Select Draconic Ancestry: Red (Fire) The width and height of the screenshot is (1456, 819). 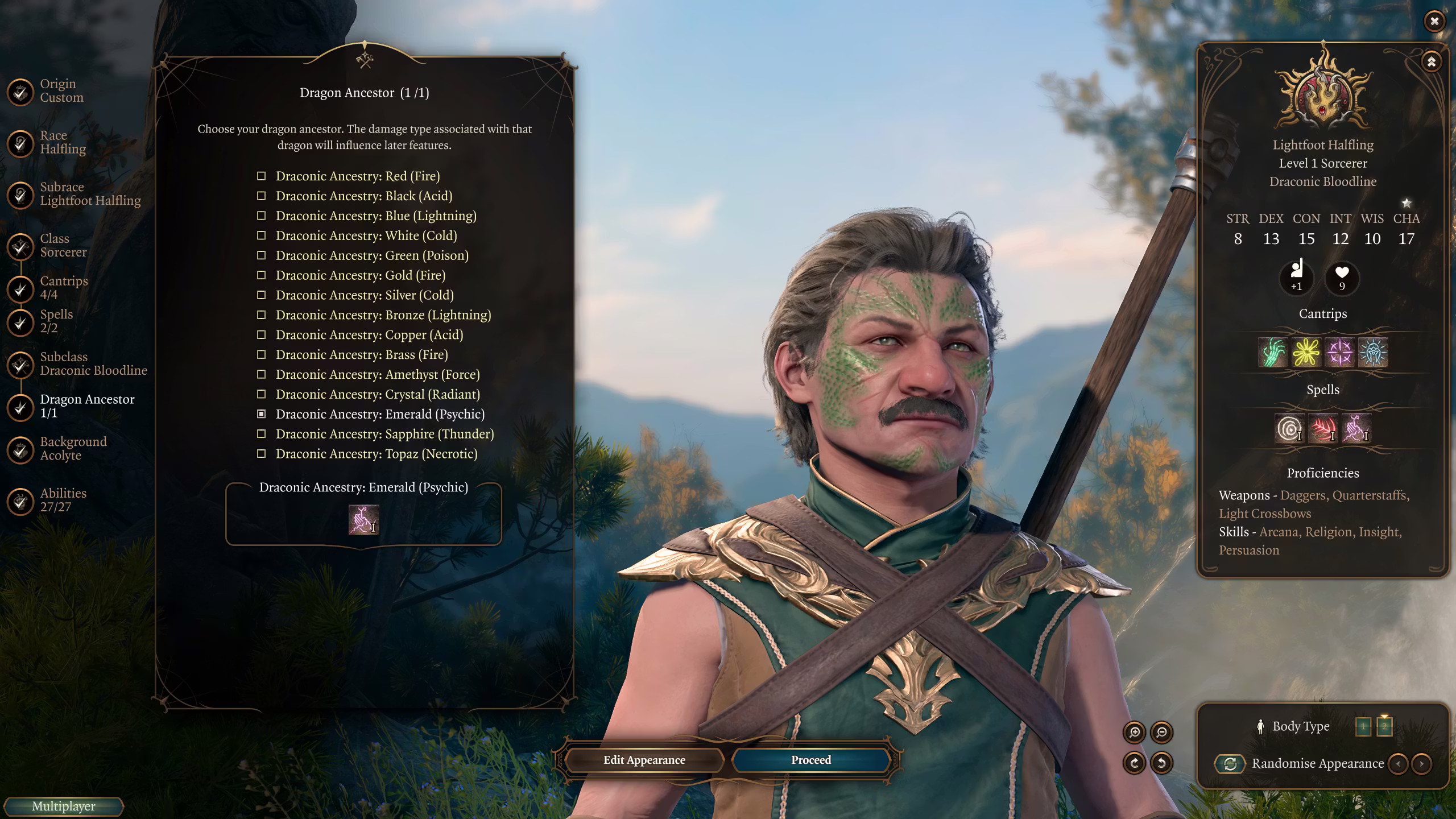[x=357, y=176]
